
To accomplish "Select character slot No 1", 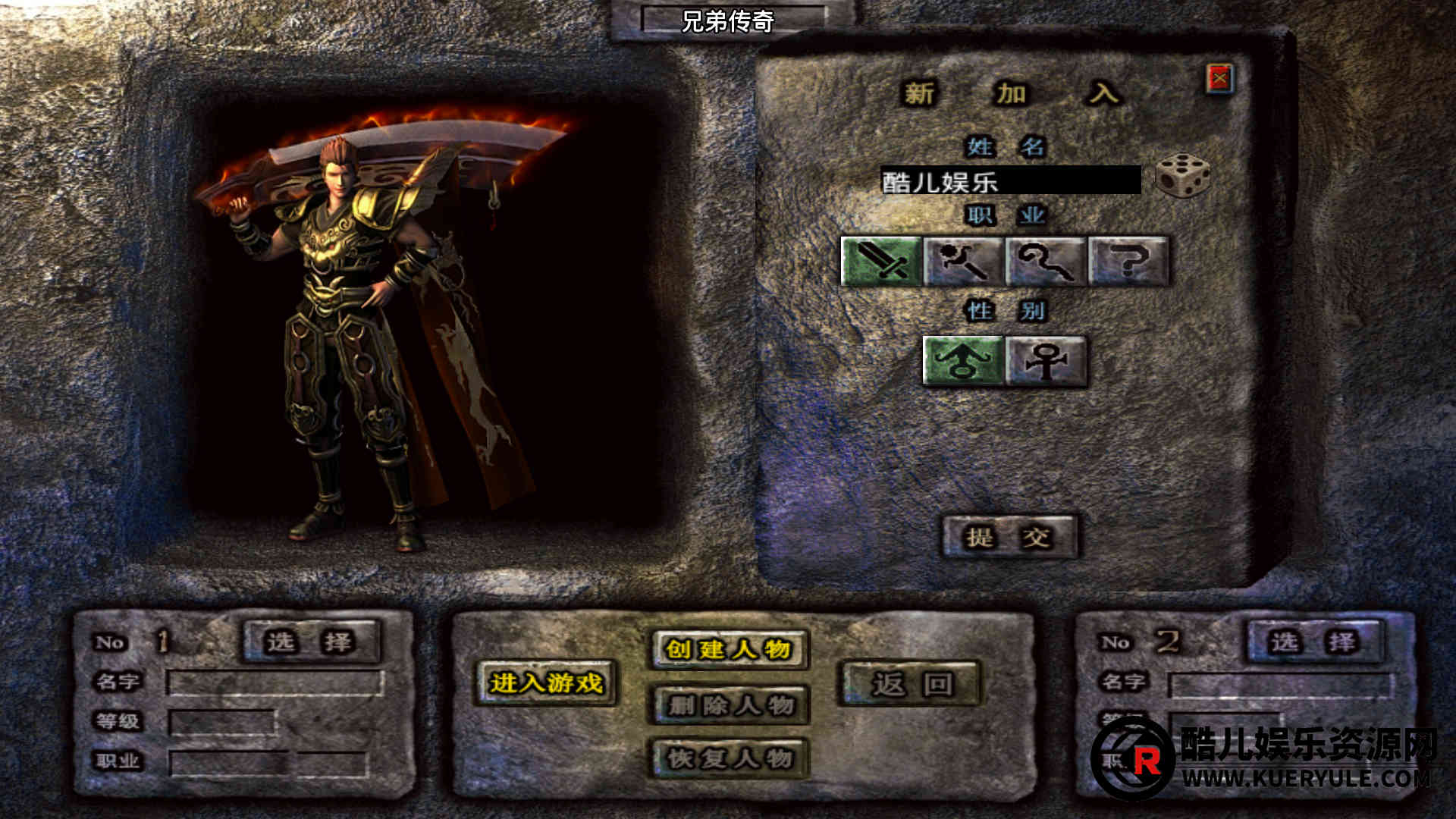I will [311, 642].
